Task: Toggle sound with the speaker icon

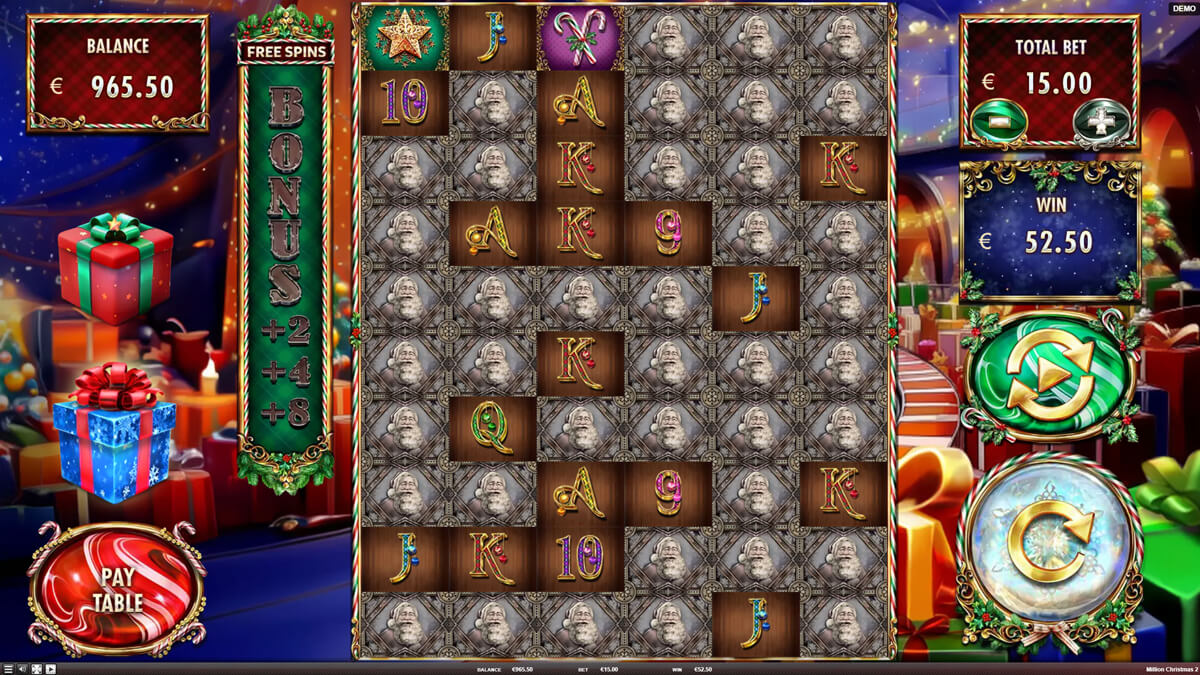Action: click(x=22, y=669)
